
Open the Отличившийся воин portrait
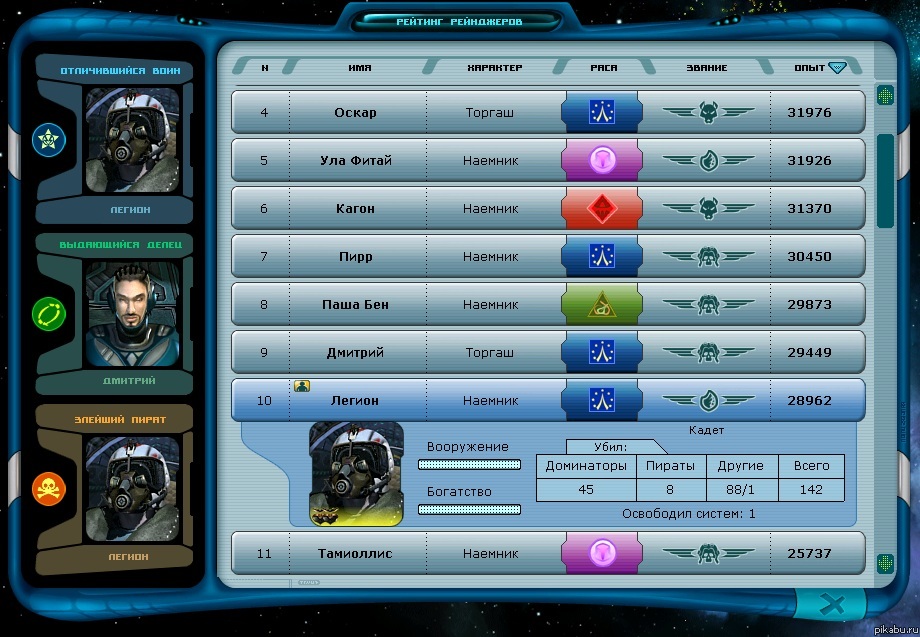132,140
